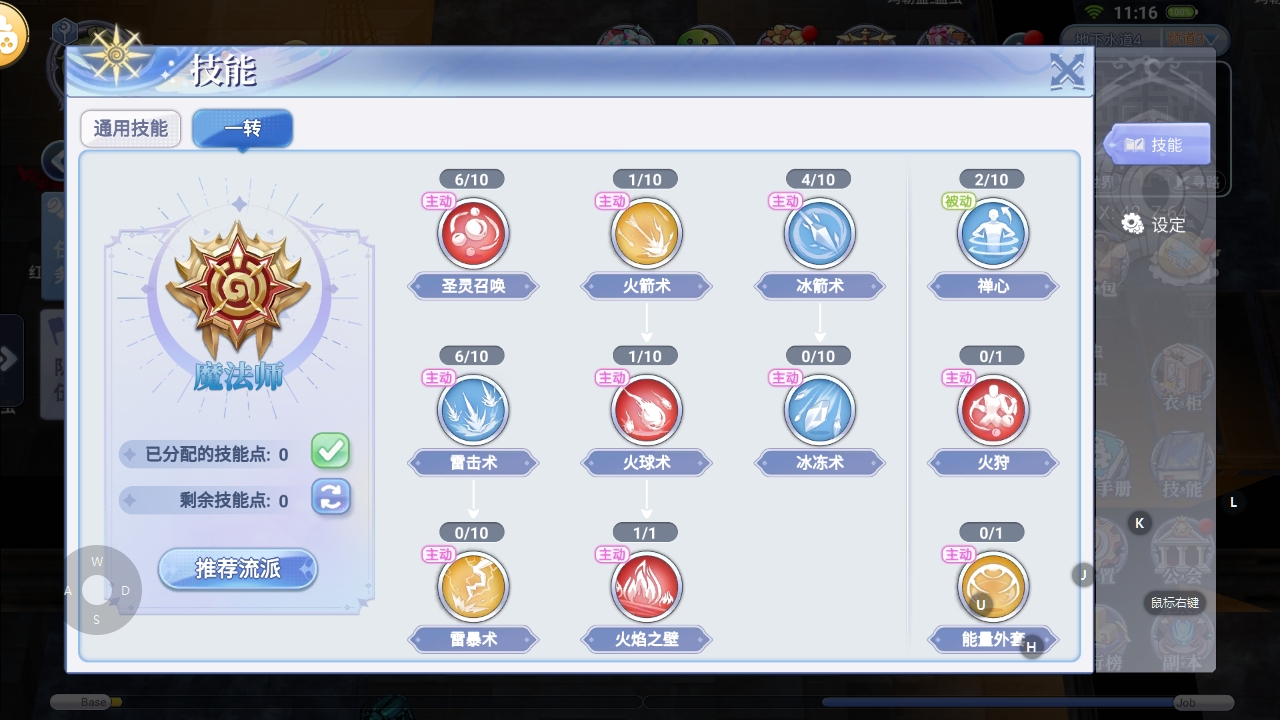Expand the left side panel arrow
1280x720 pixels.
11,362
